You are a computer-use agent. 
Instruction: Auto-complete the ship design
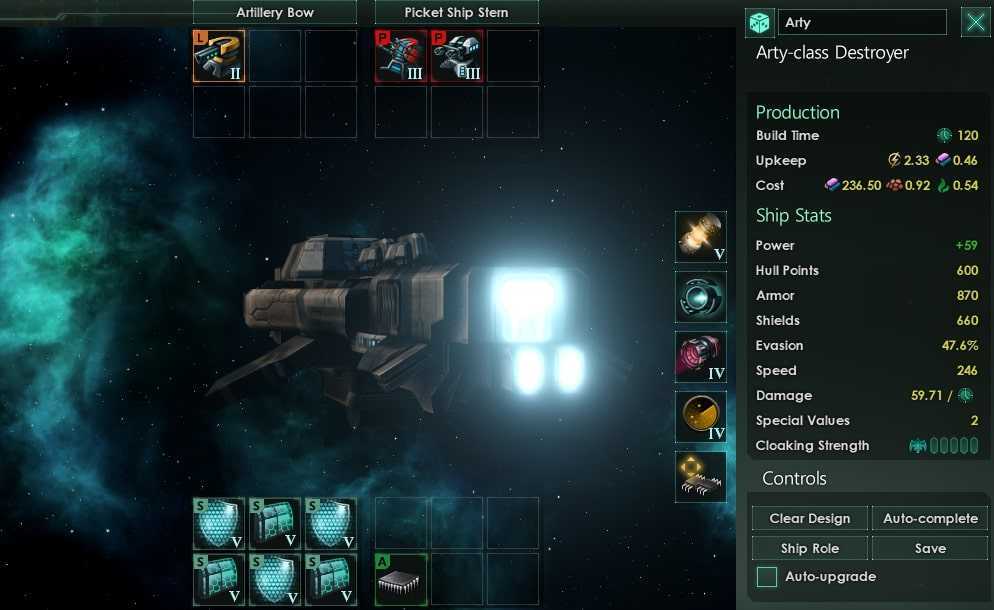pyautogui.click(x=930, y=519)
